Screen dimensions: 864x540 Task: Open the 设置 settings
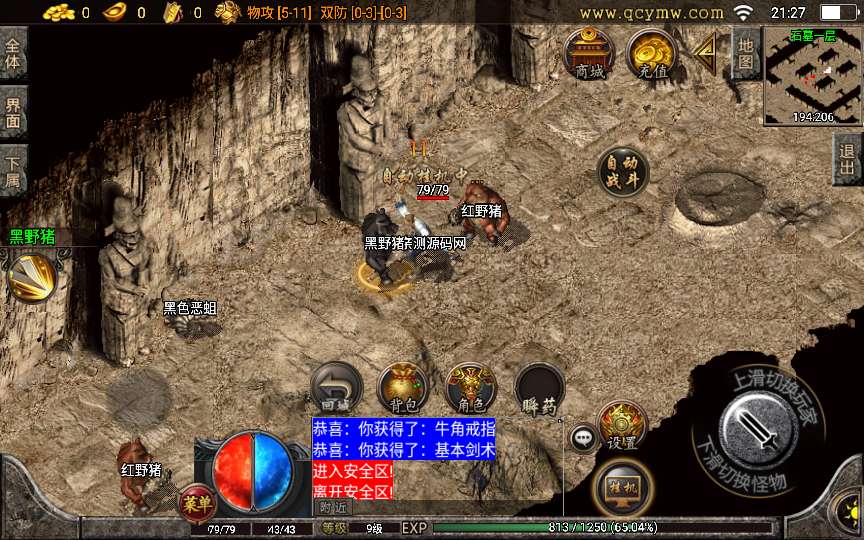point(621,426)
